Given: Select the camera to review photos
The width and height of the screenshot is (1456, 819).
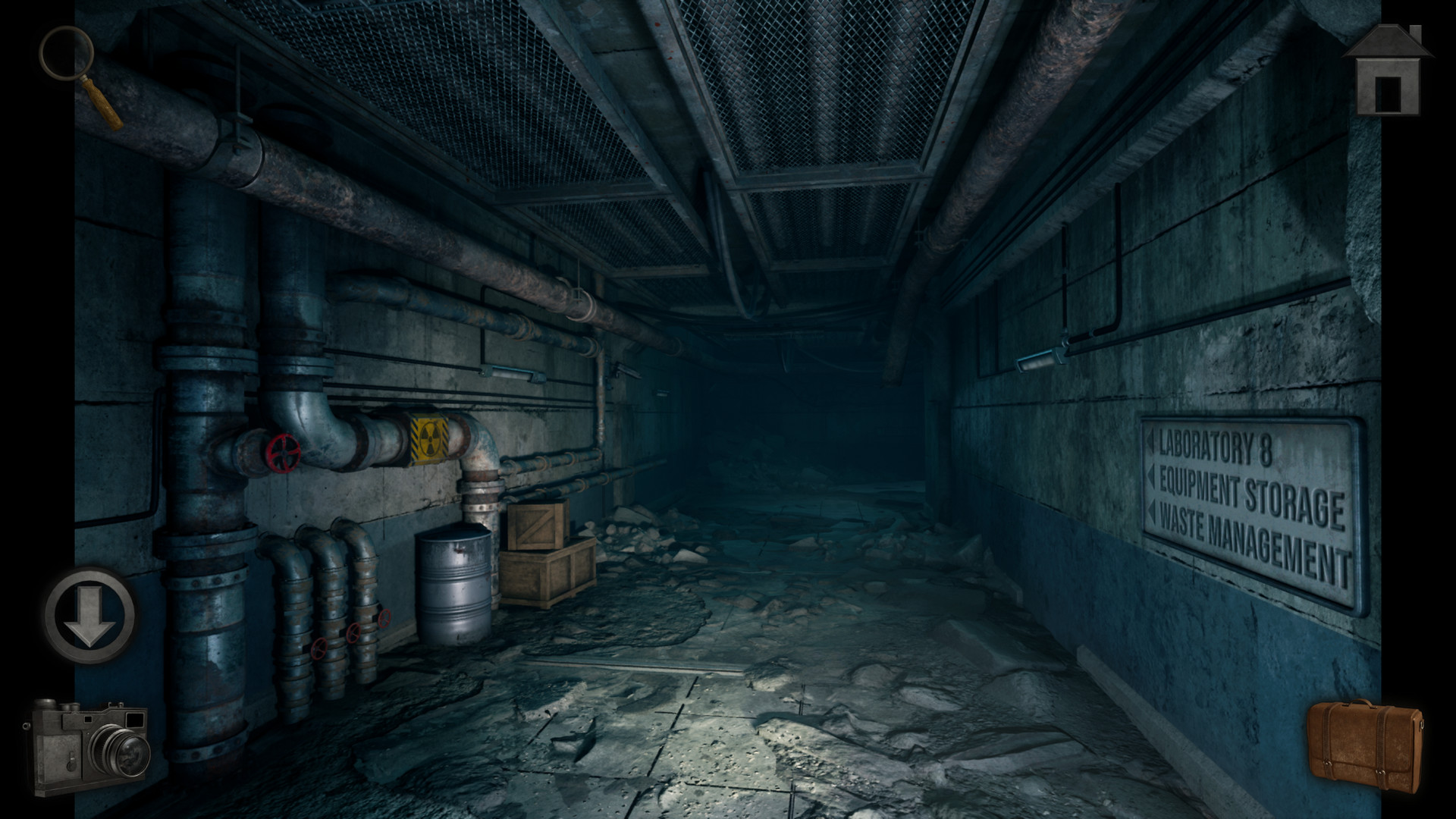Looking at the screenshot, I should coord(91,747).
